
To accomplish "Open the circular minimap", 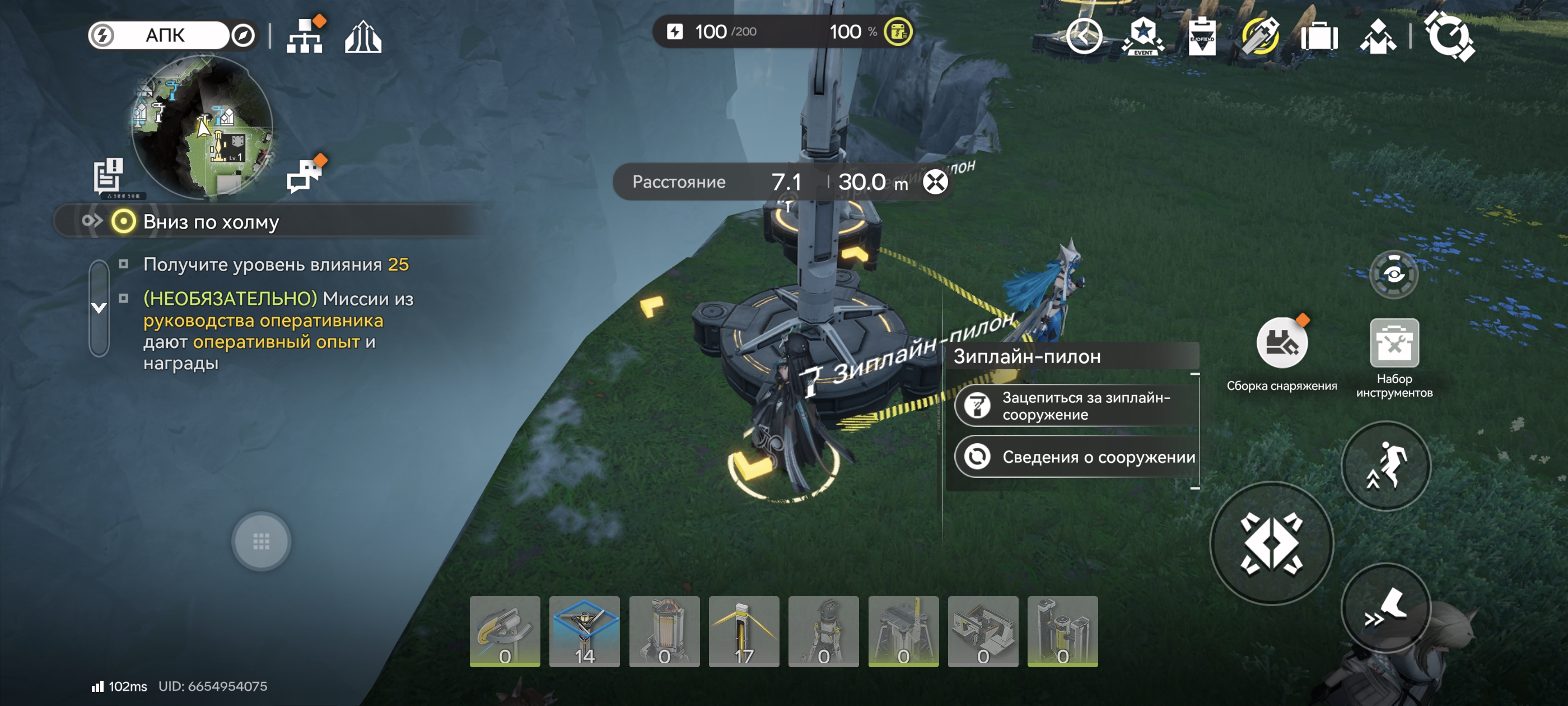I will [202, 127].
